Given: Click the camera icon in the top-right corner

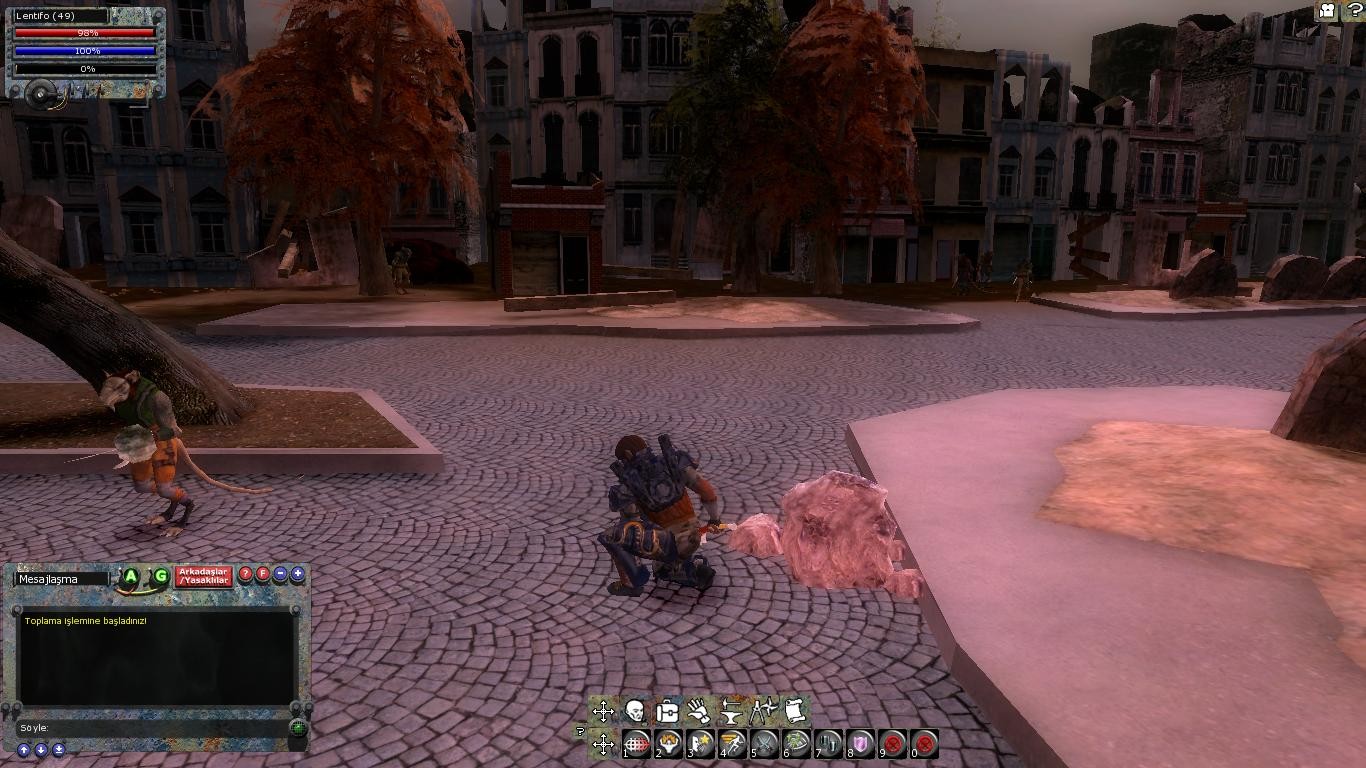Looking at the screenshot, I should click(x=1327, y=11).
